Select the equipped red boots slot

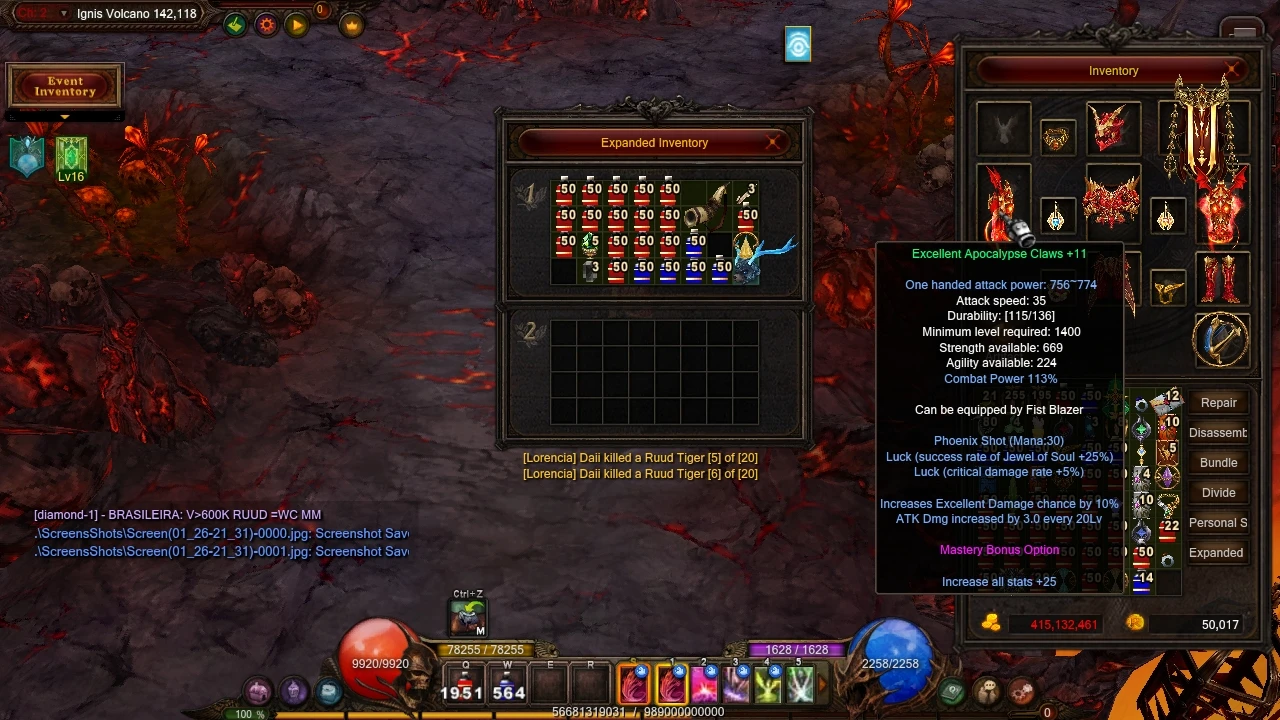point(1220,279)
